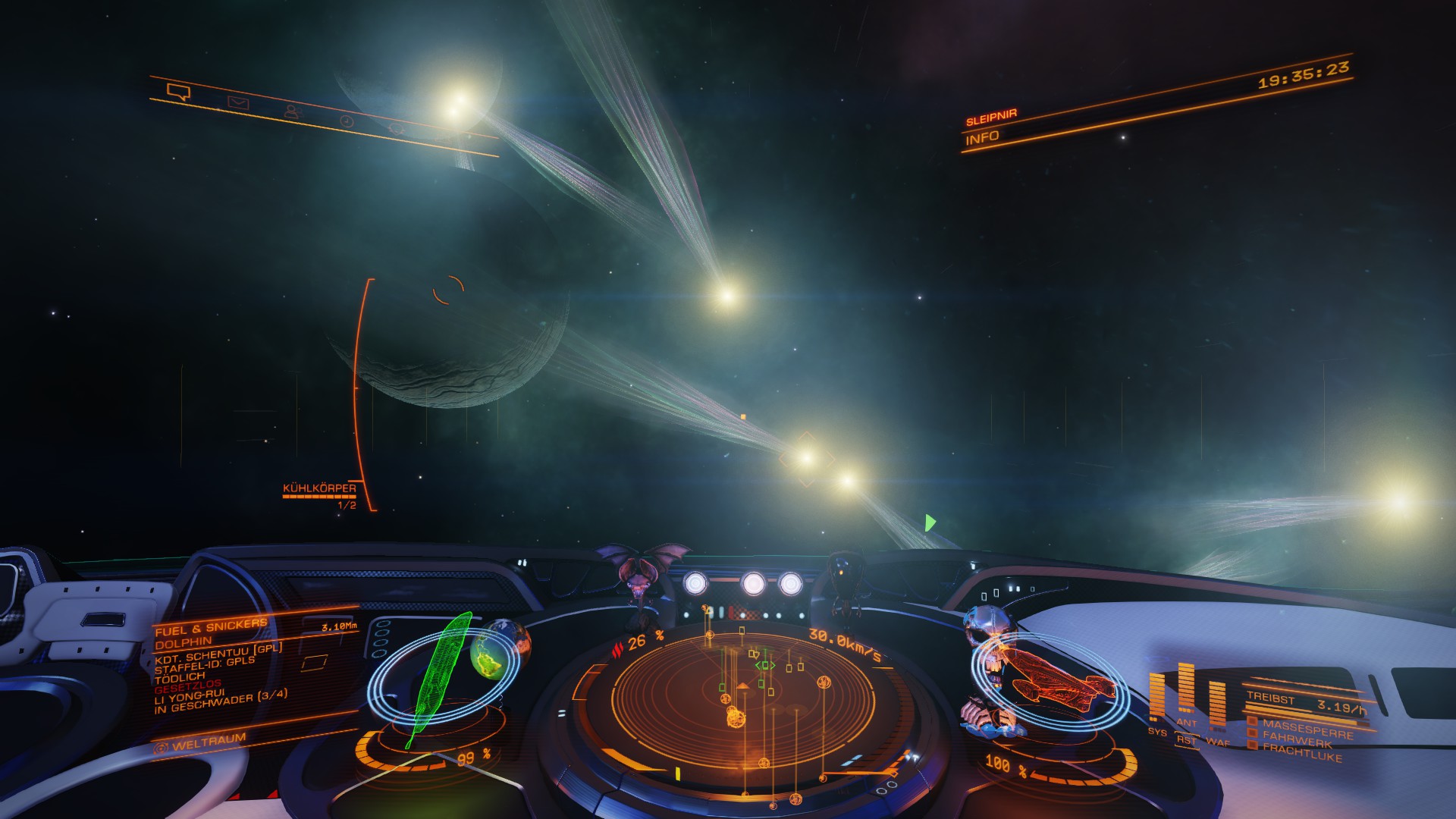Open the chat speech-bubble comms tab

(178, 93)
